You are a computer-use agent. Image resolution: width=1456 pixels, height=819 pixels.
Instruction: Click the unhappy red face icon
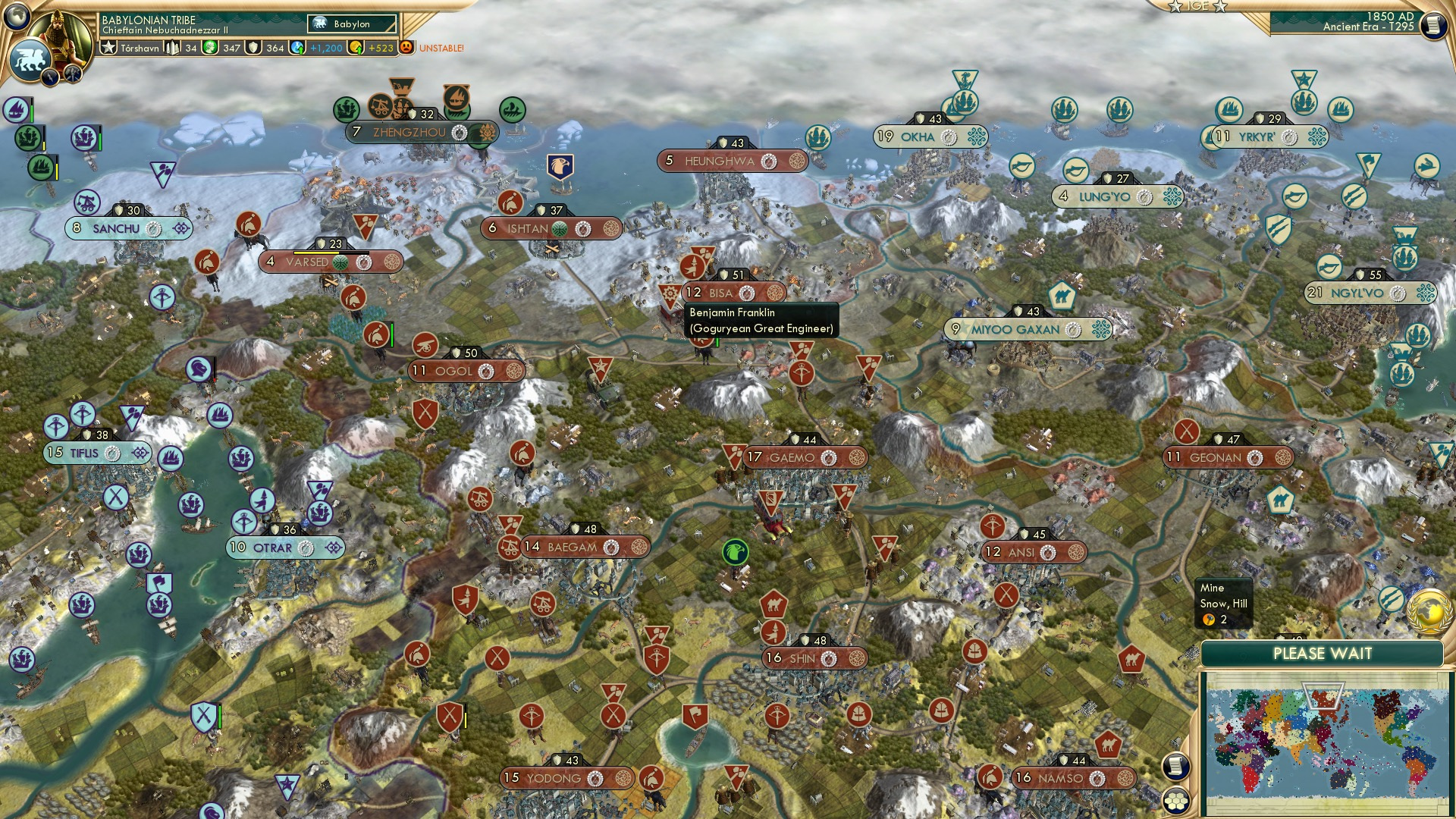tap(407, 47)
